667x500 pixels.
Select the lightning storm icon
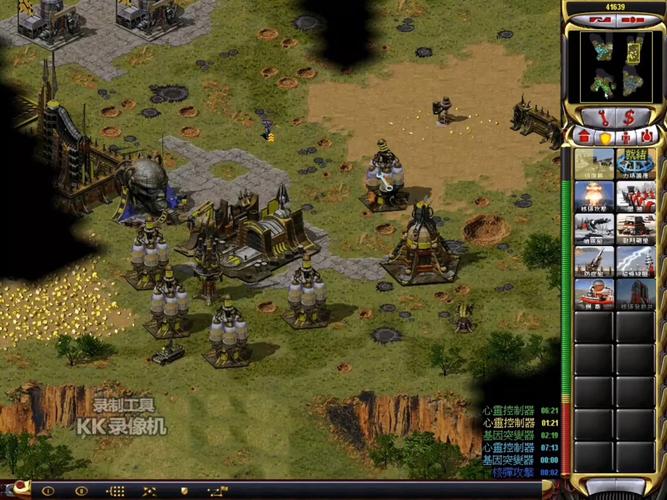(634, 260)
